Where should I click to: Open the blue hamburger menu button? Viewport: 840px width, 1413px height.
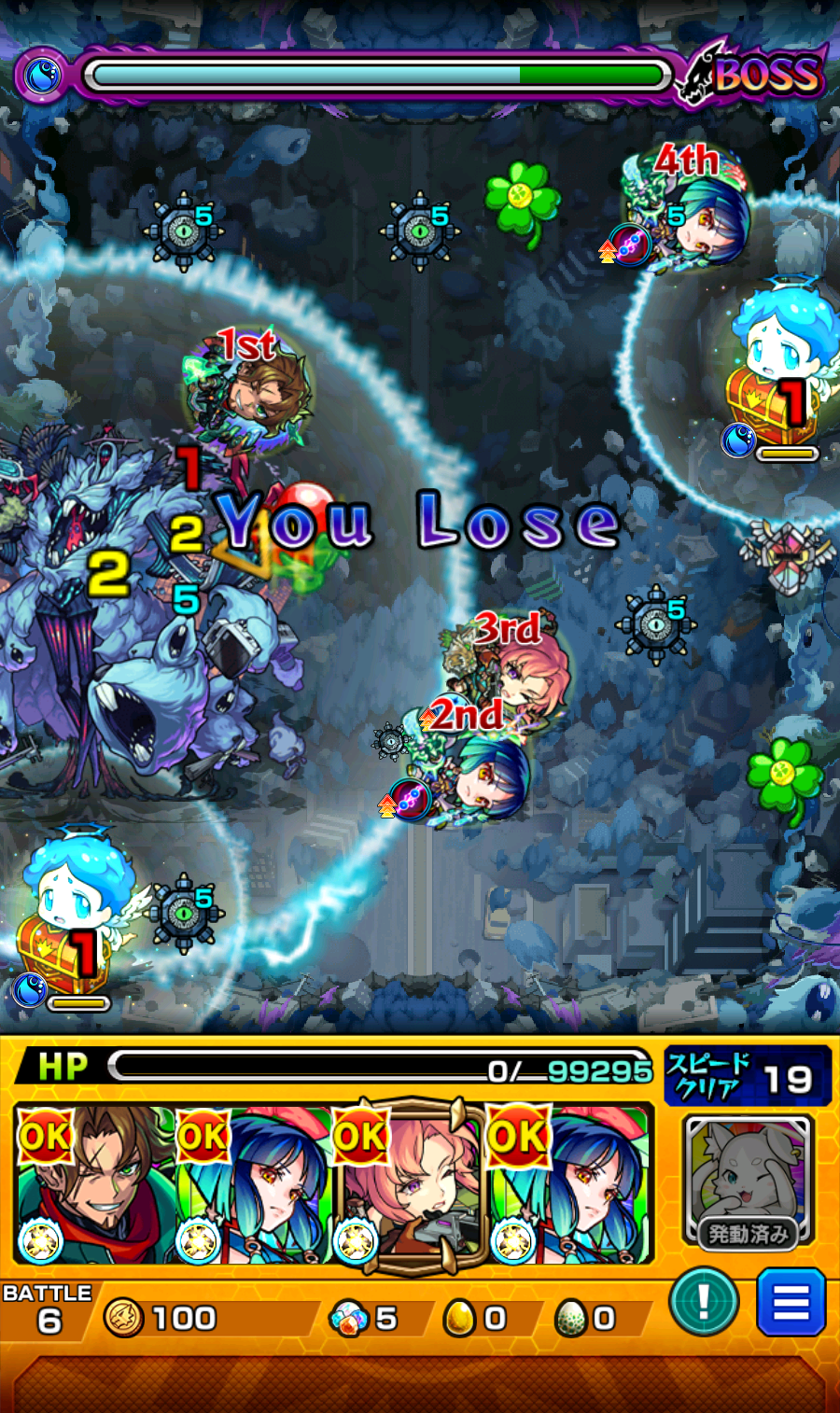[x=791, y=1301]
